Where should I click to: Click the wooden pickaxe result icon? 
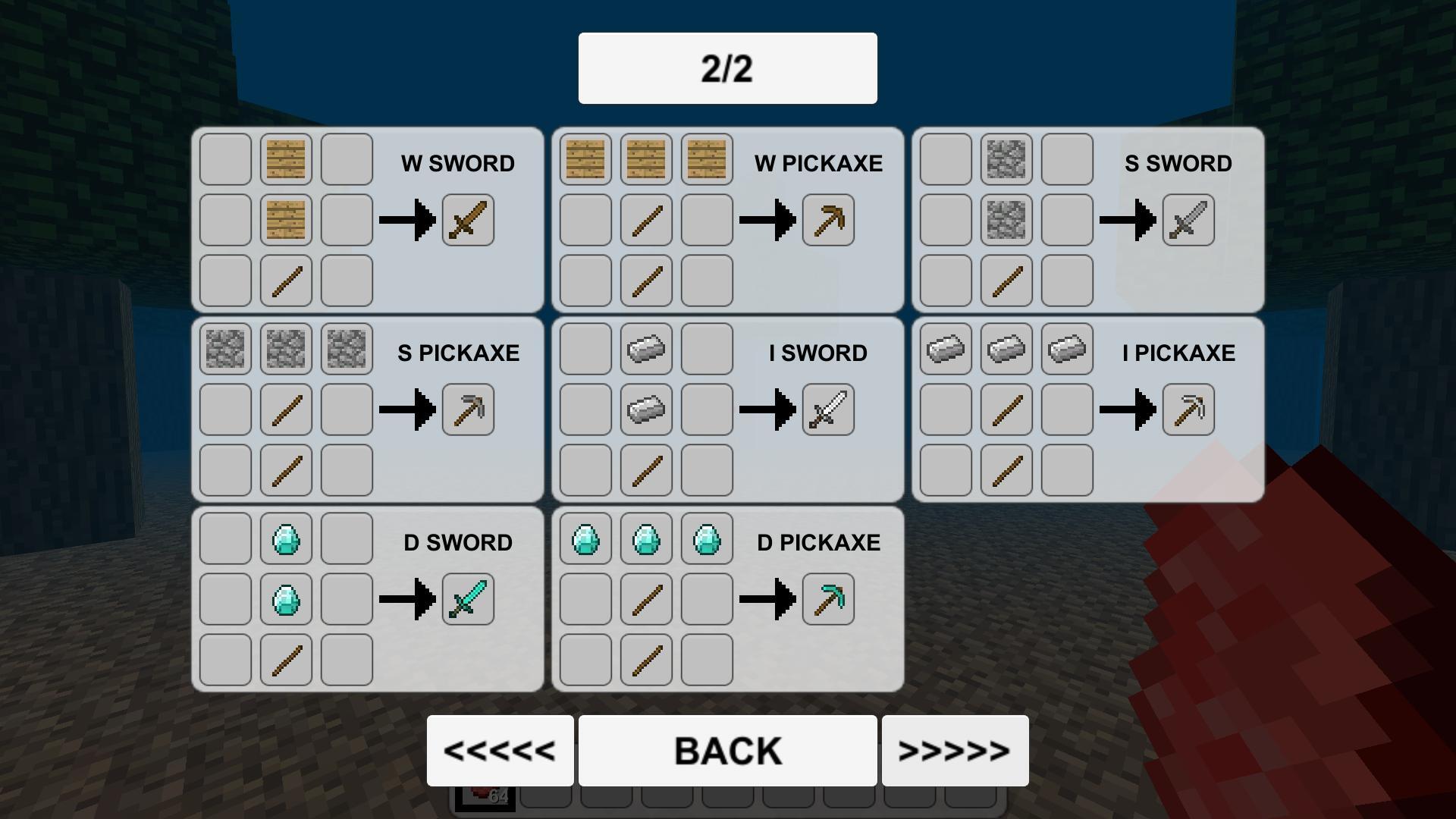coord(827,219)
